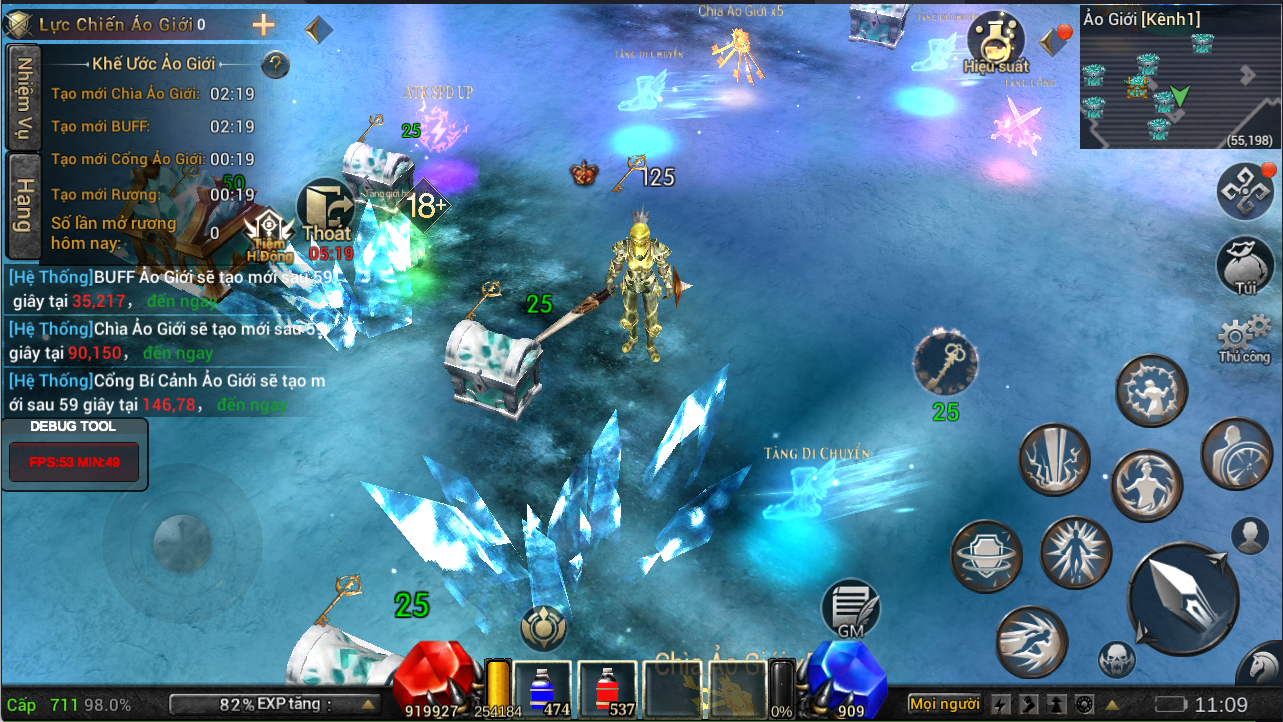Switch to the Hạng ranking tab
The height and width of the screenshot is (722, 1283).
[23, 206]
